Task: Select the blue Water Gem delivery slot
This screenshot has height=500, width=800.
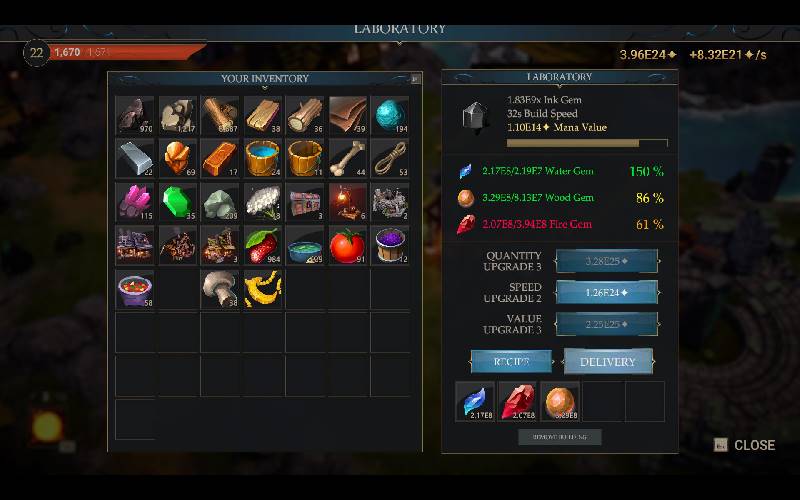Action: (475, 401)
